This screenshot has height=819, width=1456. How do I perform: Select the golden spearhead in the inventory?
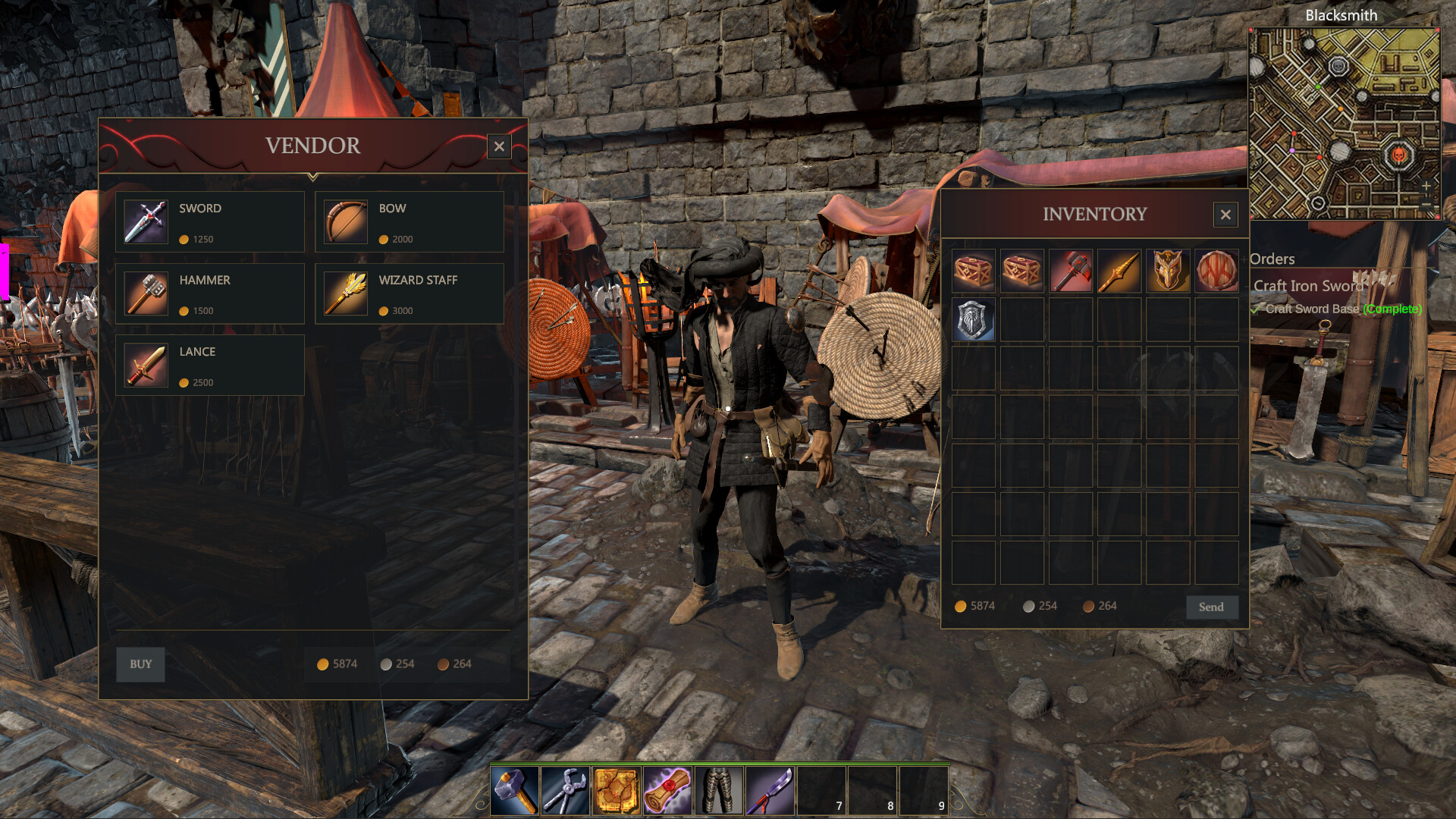click(x=1119, y=271)
